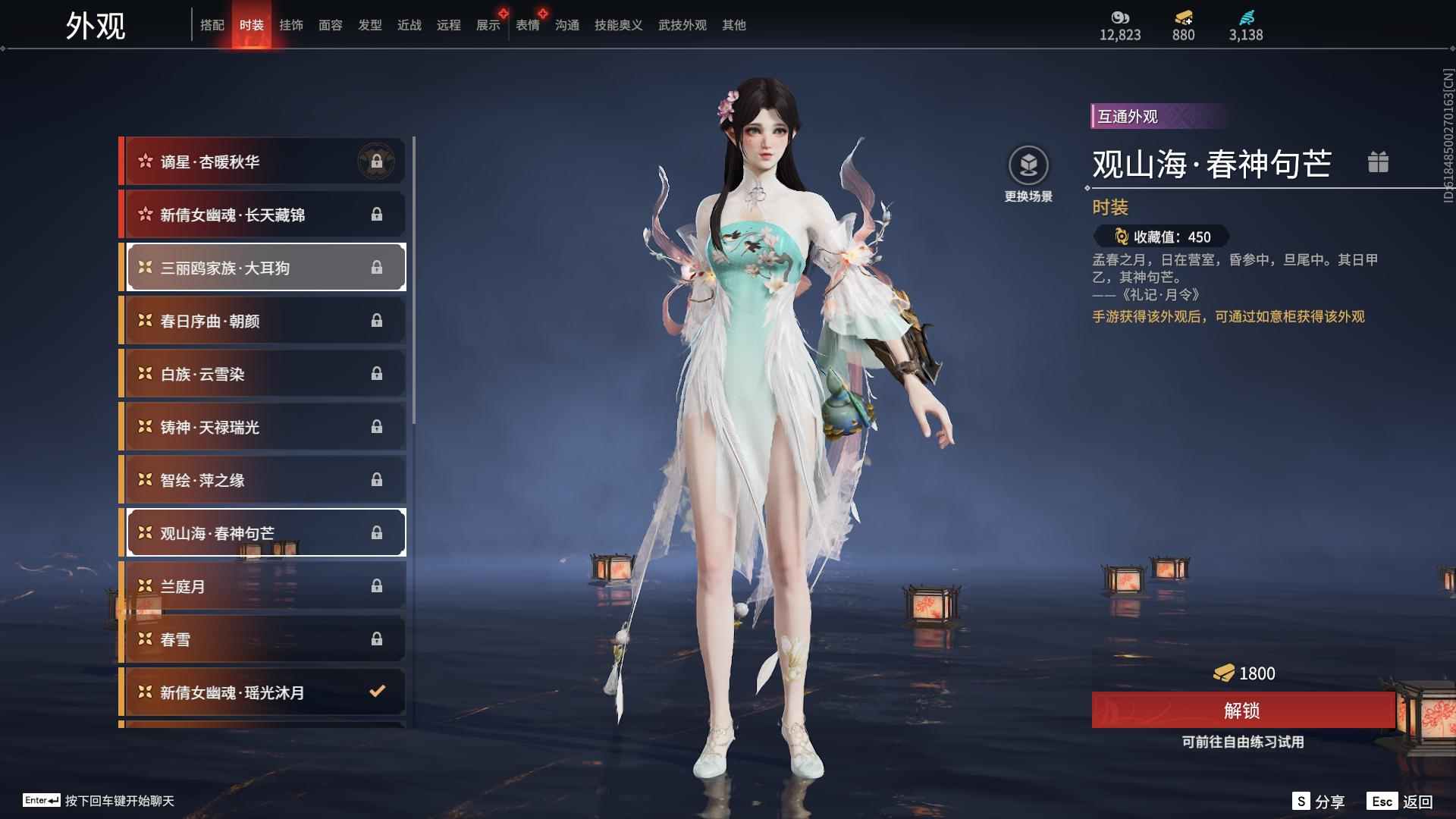Screen dimensions: 1456x819
Task: Share the outfit via 分享
Action: [x=1318, y=802]
